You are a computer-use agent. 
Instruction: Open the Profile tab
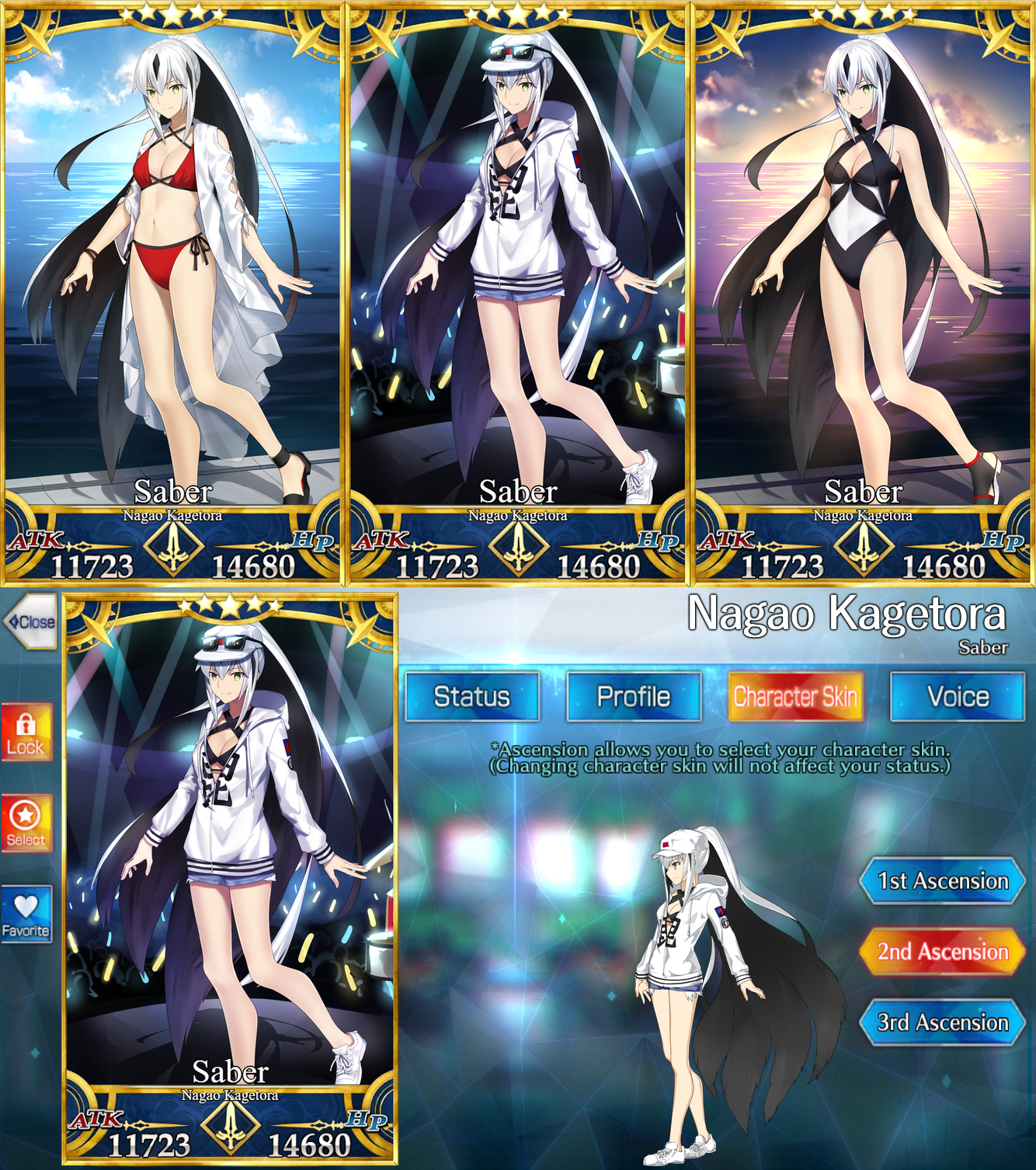click(634, 697)
